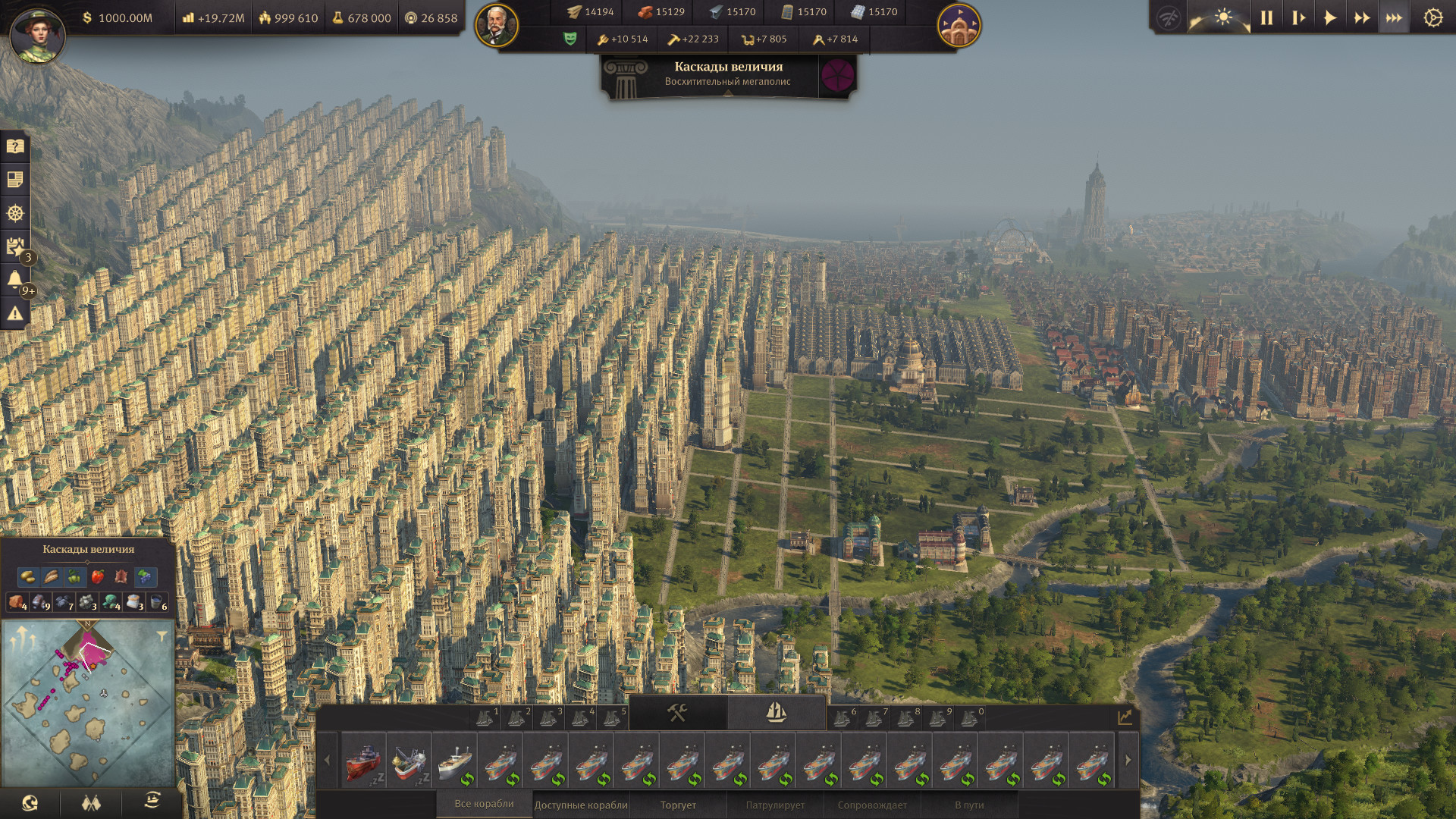Open the help book with question mark
This screenshot has width=1456, height=819.
(x=15, y=146)
